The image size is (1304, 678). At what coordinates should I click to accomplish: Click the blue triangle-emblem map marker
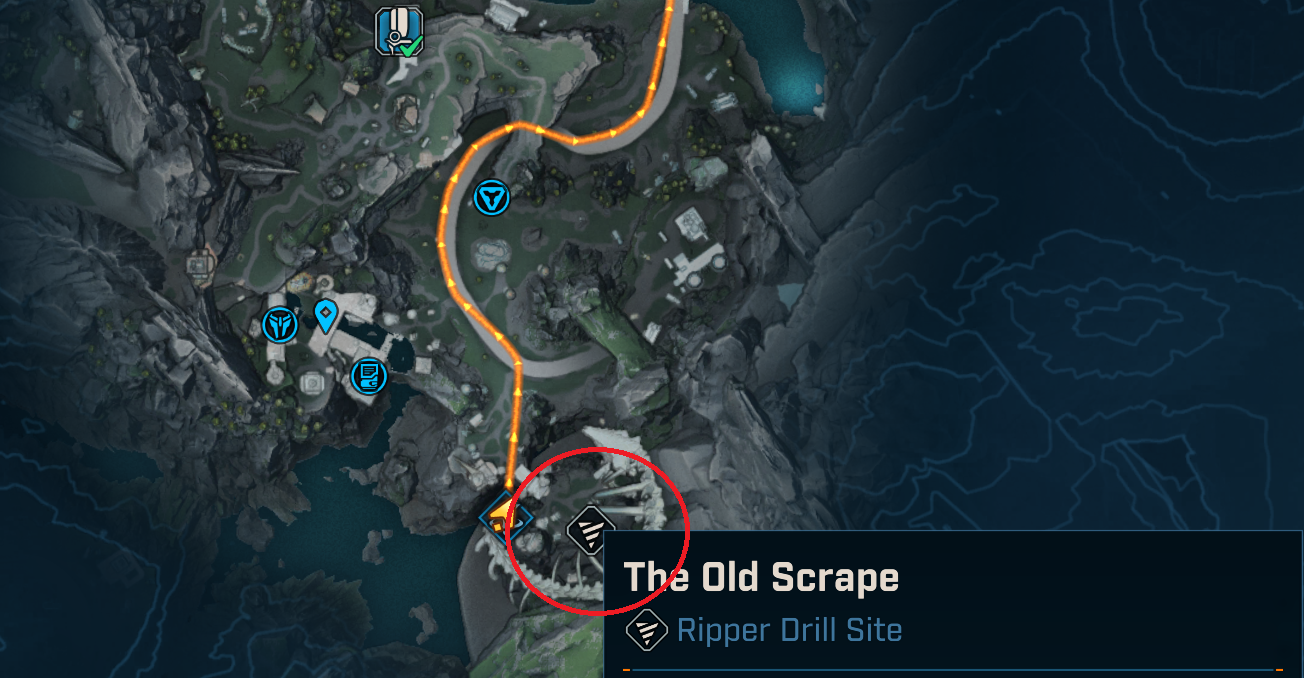tap(491, 196)
